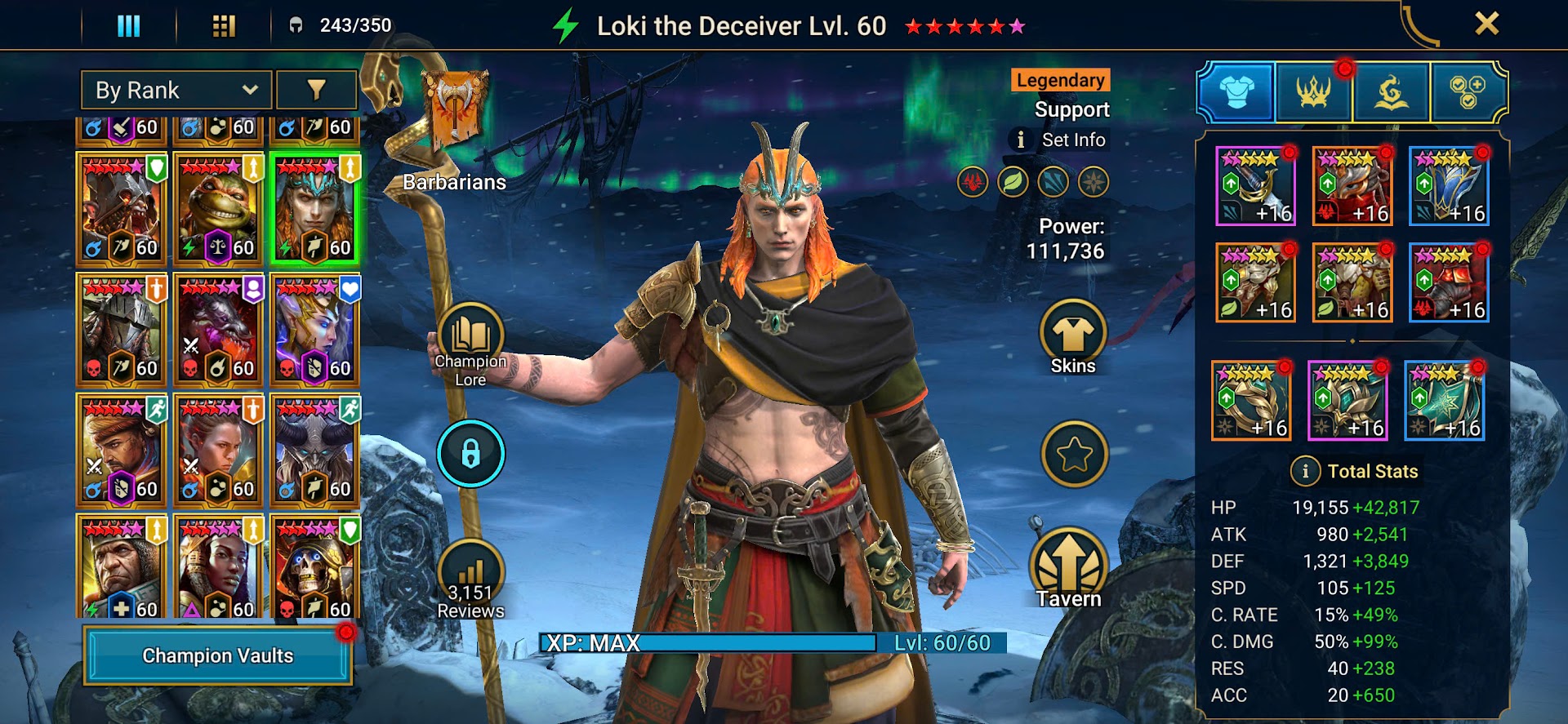This screenshot has height=724, width=1568.
Task: Open the champion filter funnel
Action: point(316,90)
